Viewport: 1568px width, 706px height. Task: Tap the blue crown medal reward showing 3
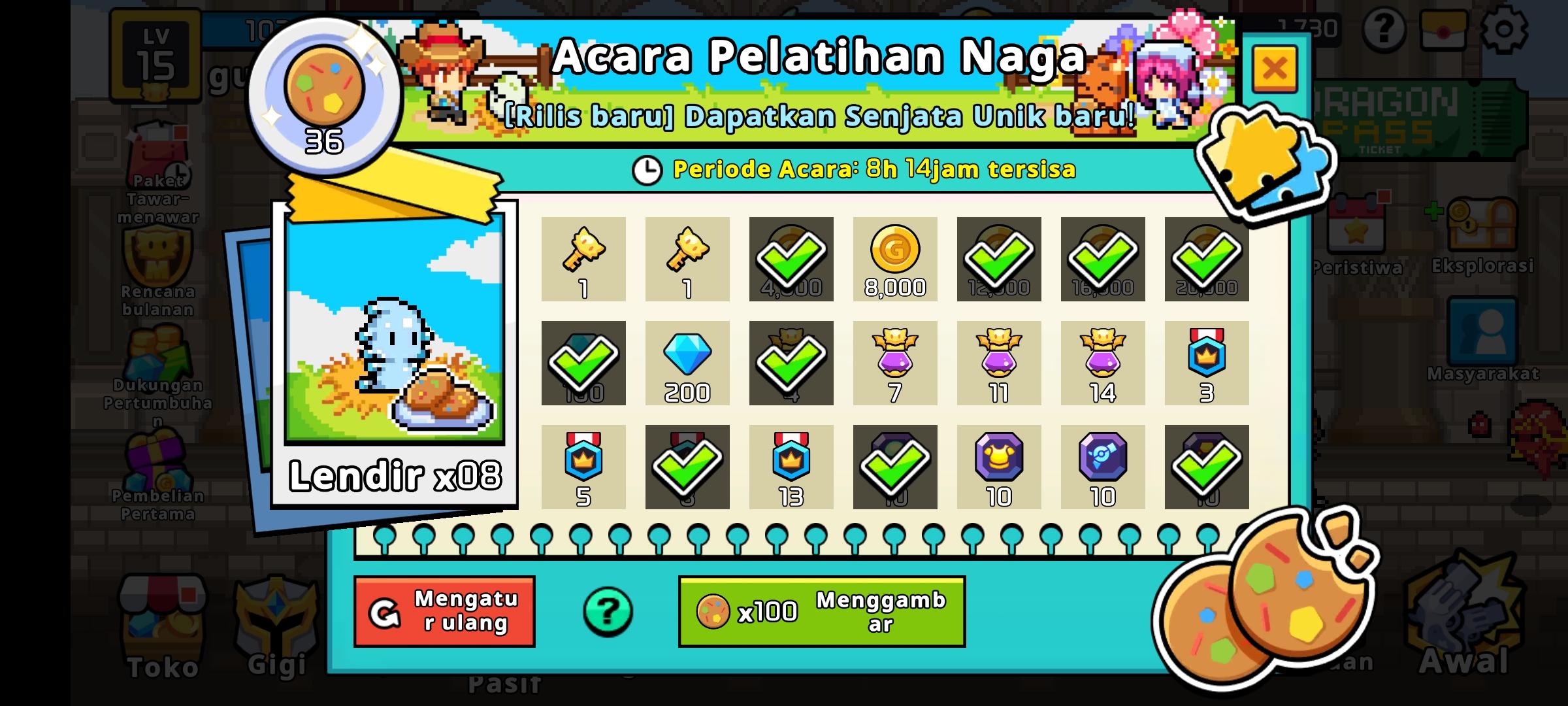point(1206,364)
